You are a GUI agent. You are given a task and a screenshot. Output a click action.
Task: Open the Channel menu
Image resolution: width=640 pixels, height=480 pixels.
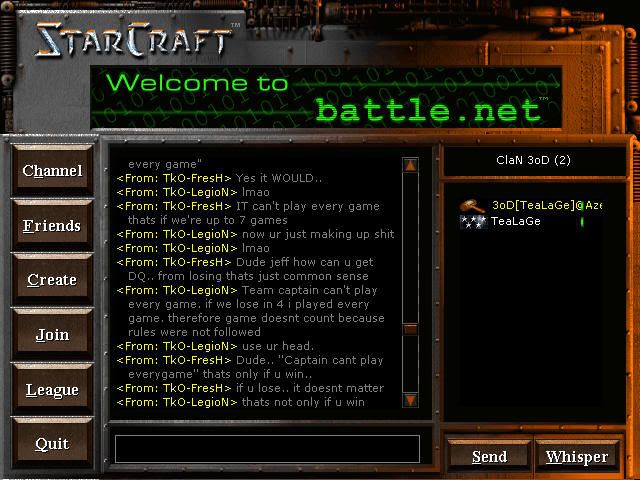coord(52,171)
